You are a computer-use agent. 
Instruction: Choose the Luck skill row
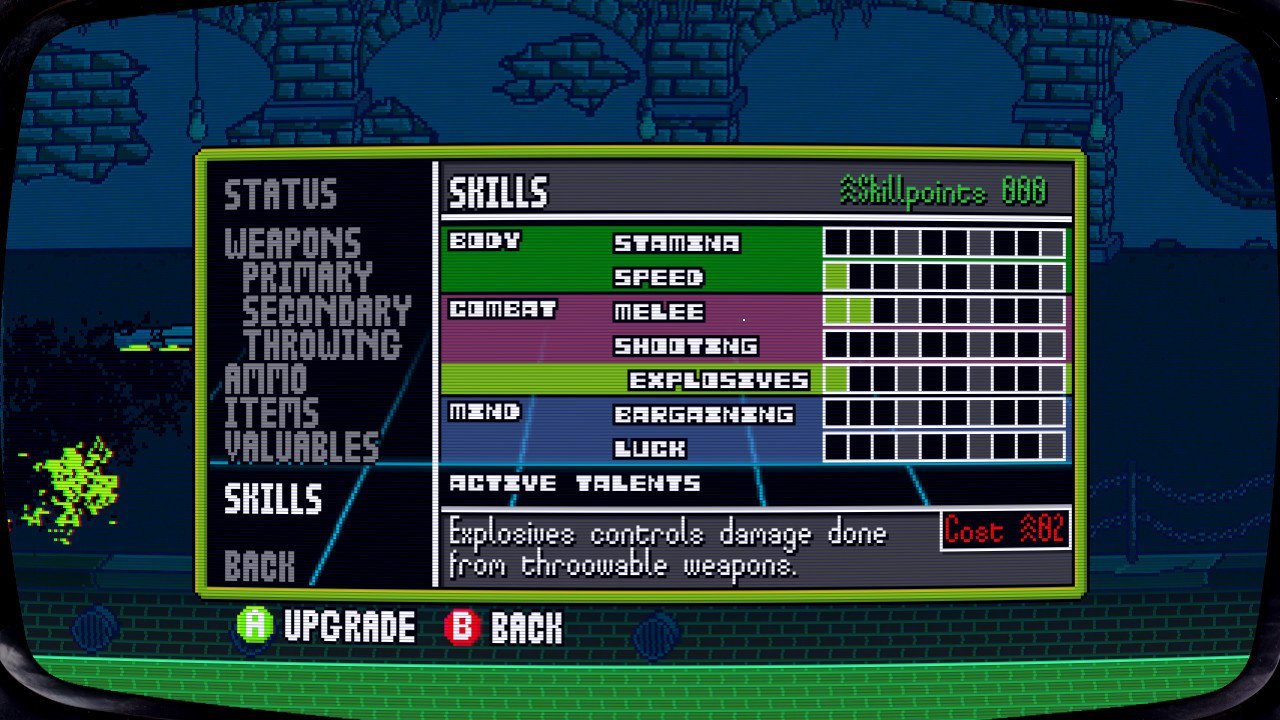(649, 448)
